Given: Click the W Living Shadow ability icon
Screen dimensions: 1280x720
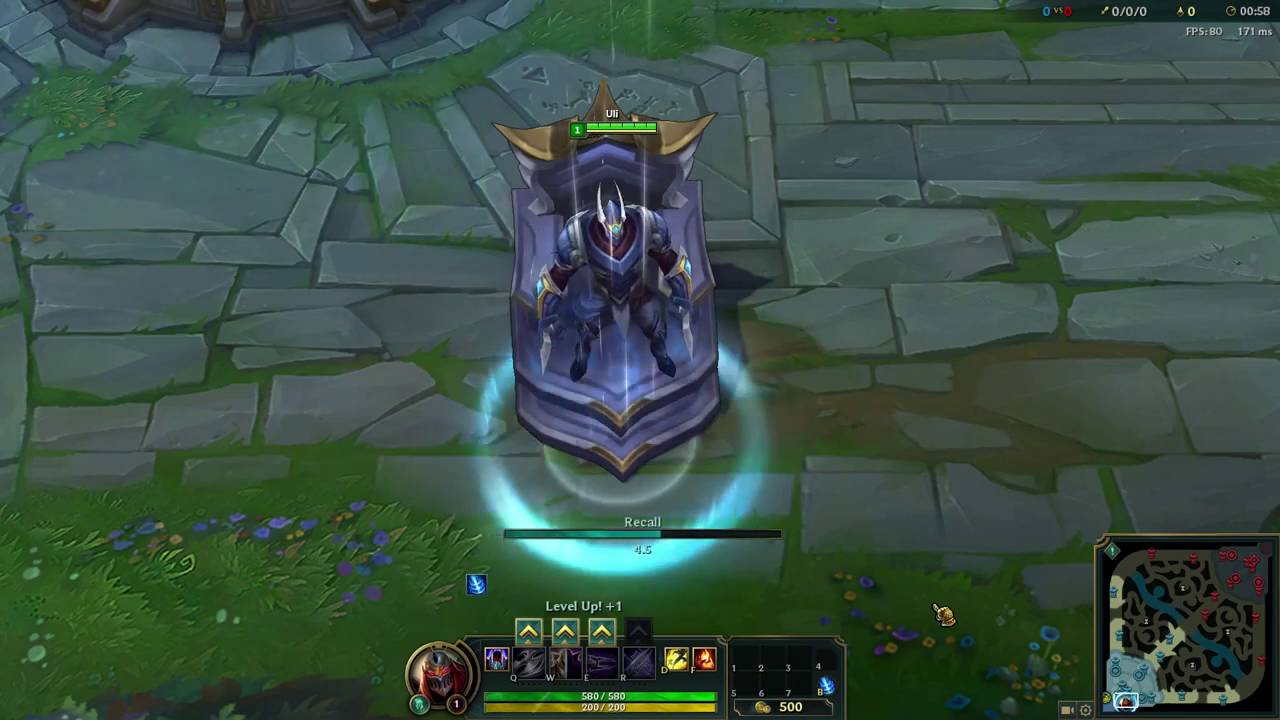Looking at the screenshot, I should tap(566, 660).
